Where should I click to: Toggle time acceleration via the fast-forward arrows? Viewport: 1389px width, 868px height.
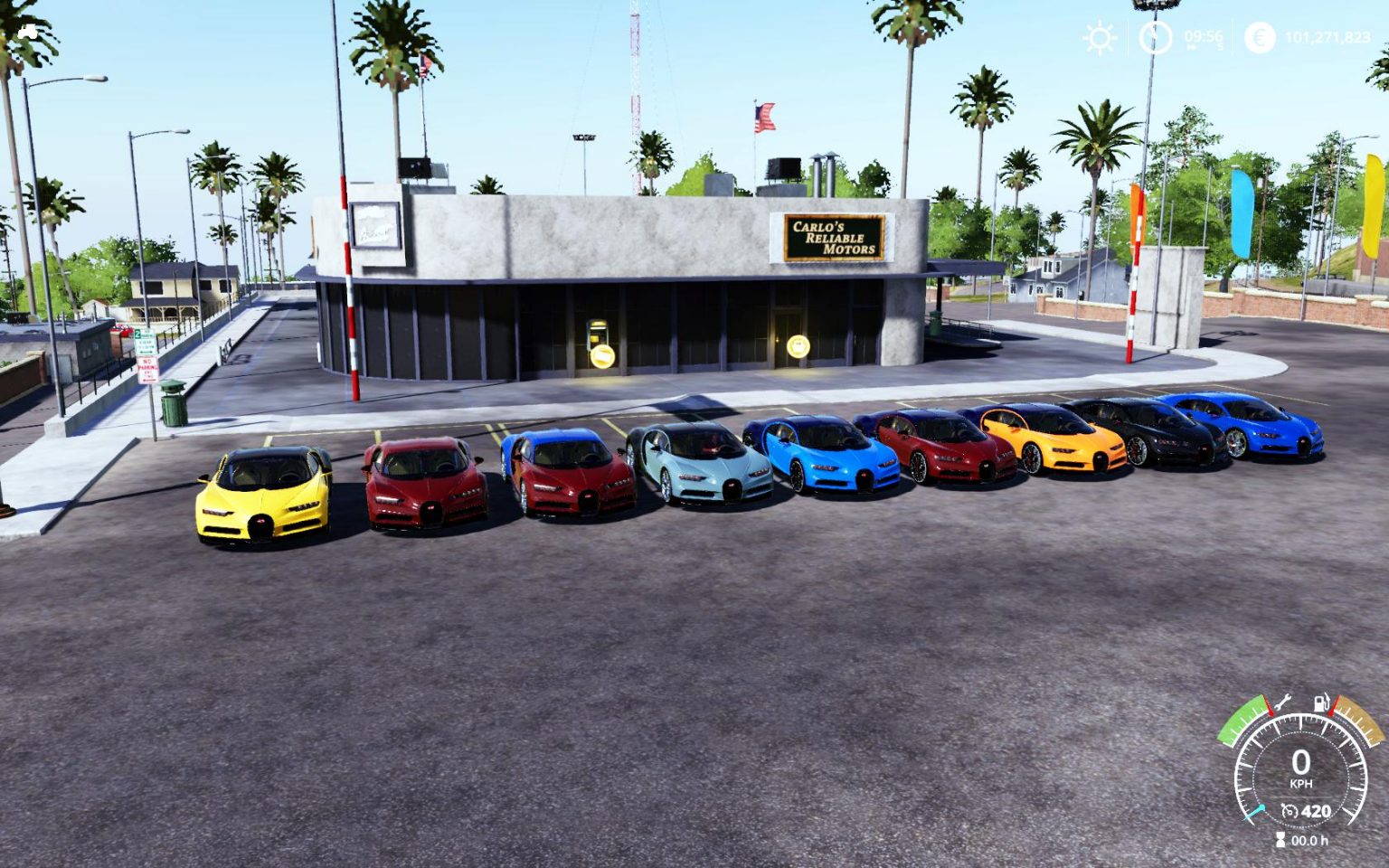1192,46
